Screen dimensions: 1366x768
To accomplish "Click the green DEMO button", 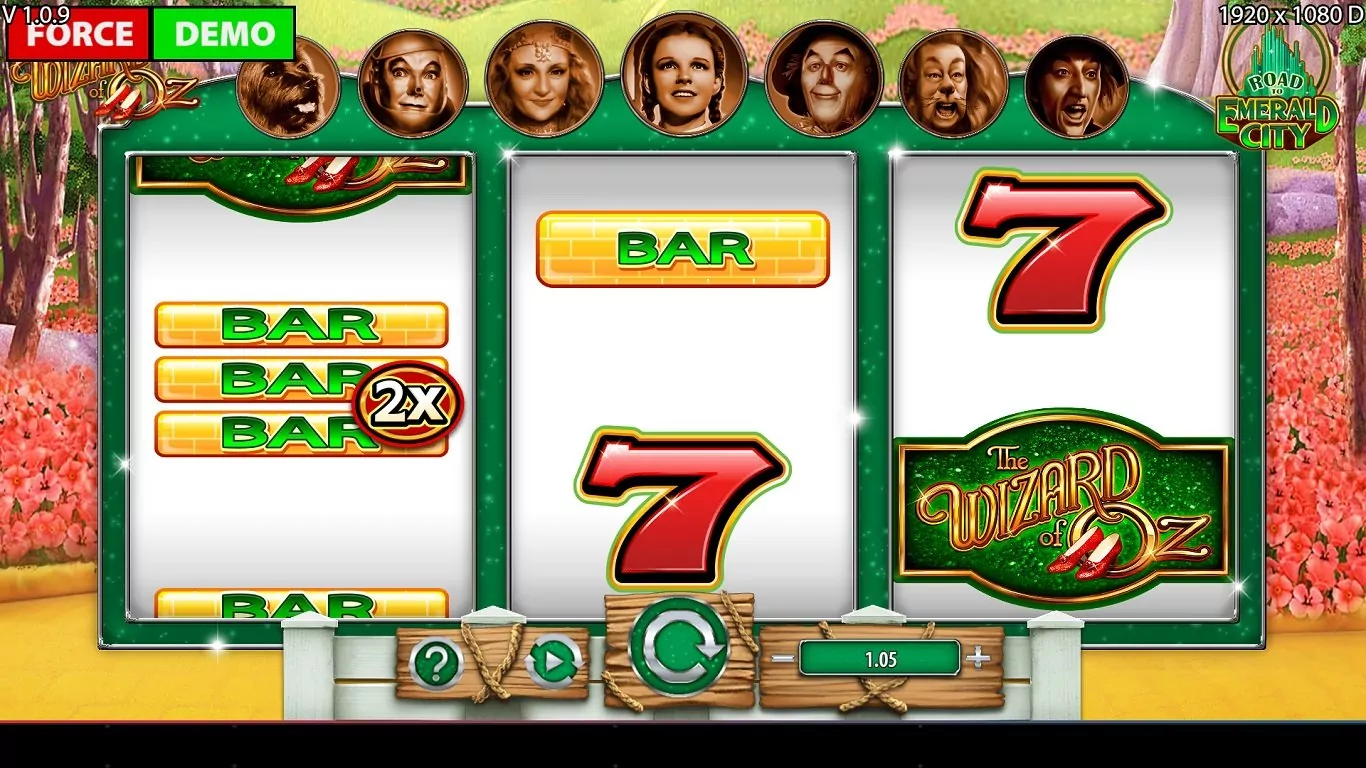I will tap(223, 34).
